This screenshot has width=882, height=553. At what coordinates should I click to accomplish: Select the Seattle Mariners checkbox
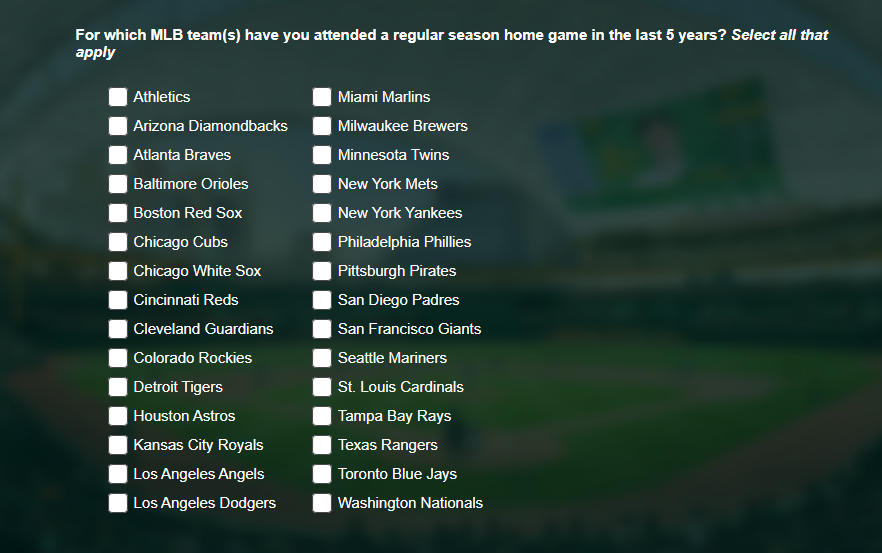tap(322, 358)
